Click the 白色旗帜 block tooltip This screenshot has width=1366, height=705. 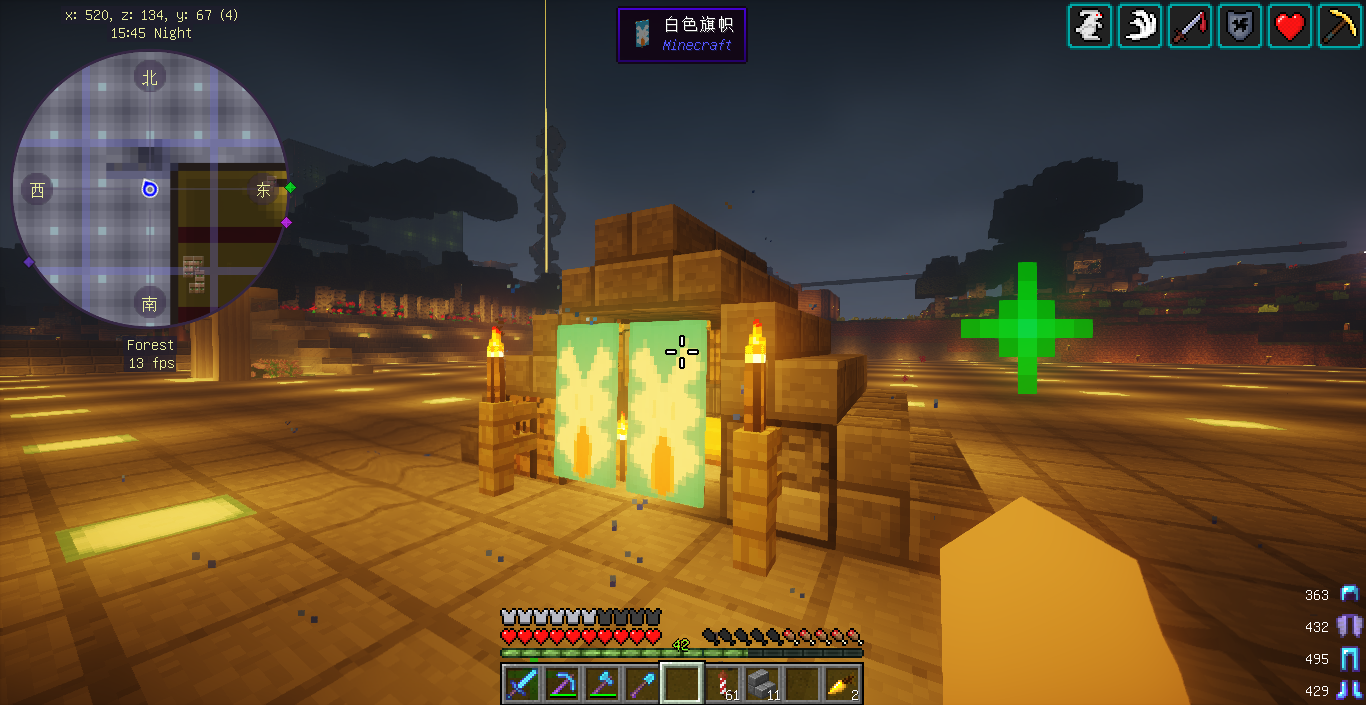(682, 35)
